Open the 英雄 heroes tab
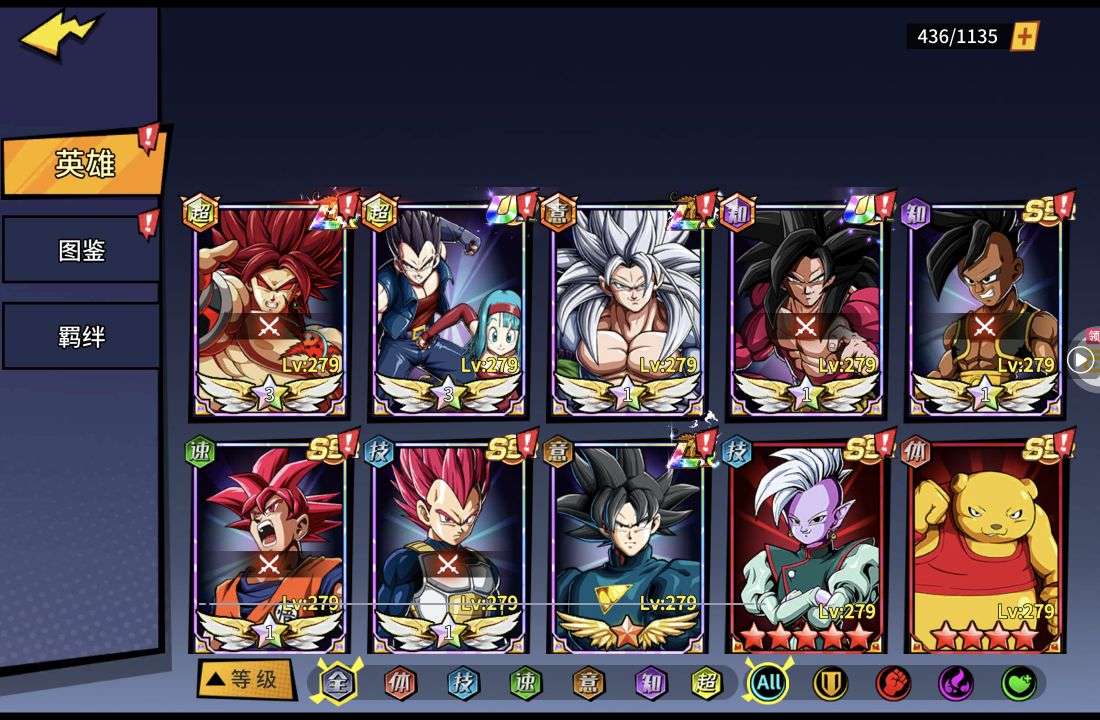 (84, 163)
